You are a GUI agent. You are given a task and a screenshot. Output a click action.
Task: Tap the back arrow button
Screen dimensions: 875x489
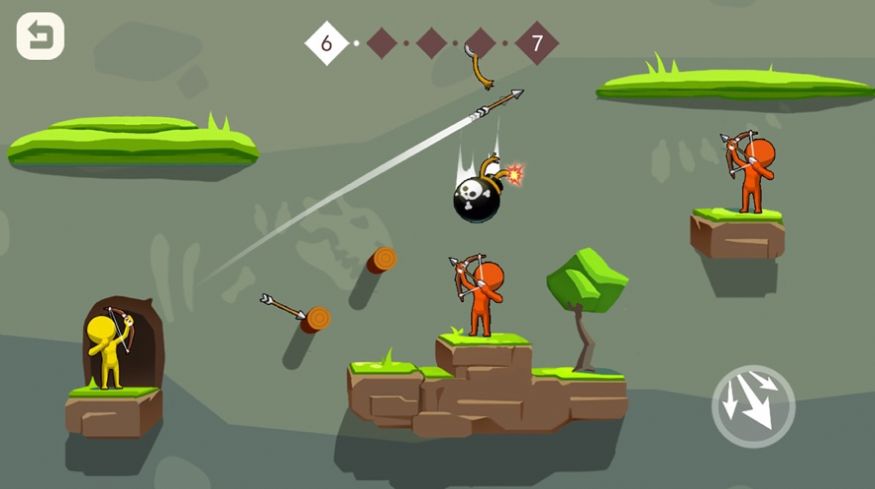coord(40,36)
